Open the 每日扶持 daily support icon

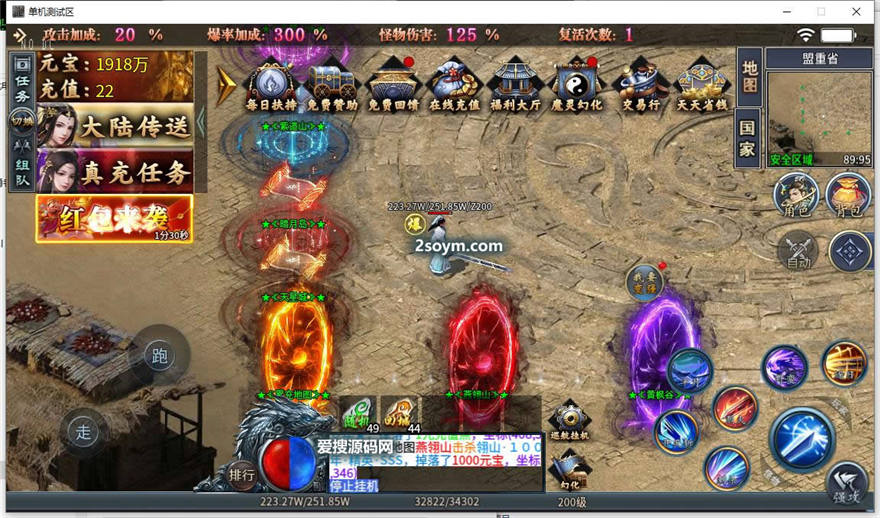[271, 83]
